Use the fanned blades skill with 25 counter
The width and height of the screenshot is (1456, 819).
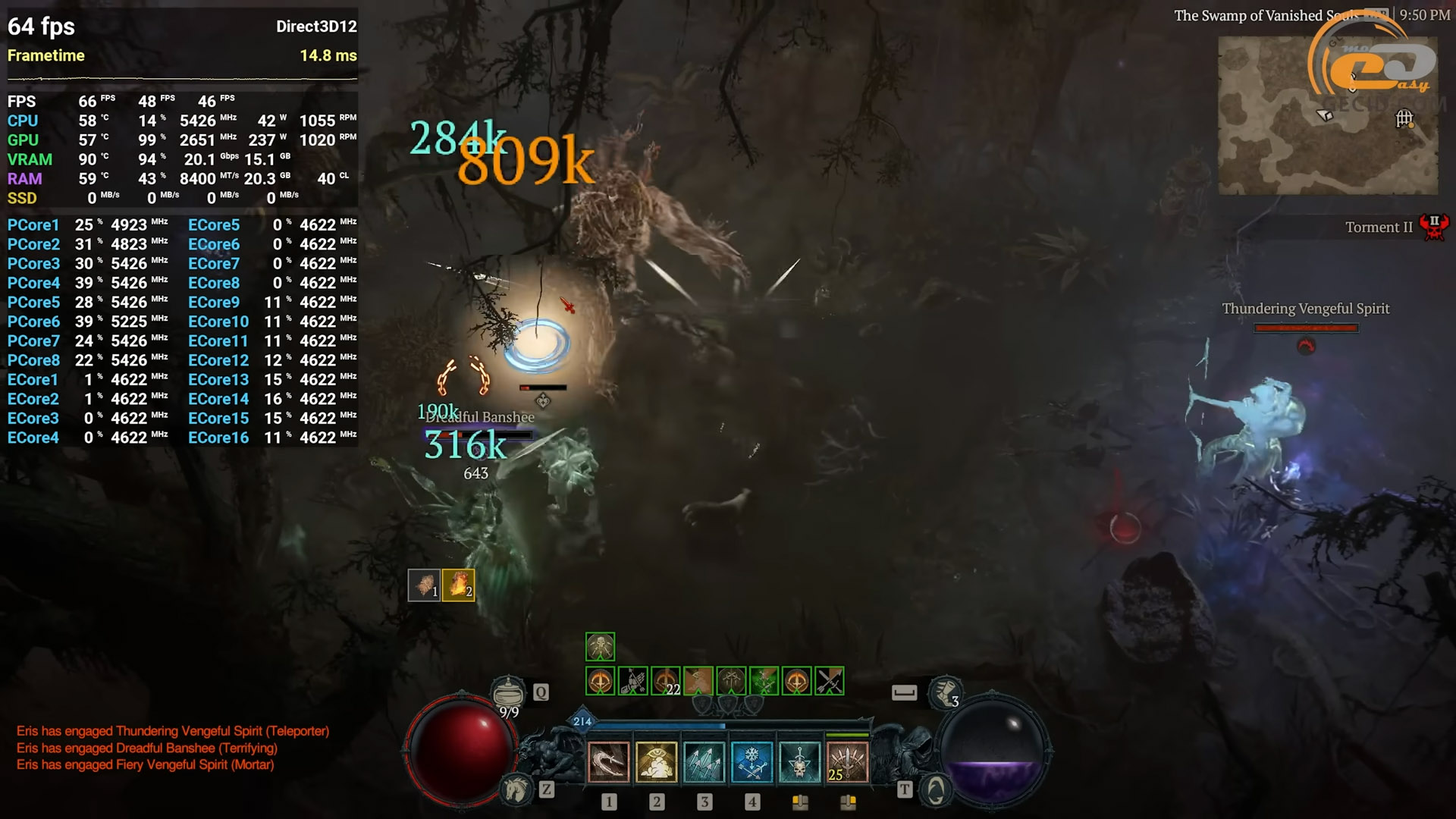point(847,762)
